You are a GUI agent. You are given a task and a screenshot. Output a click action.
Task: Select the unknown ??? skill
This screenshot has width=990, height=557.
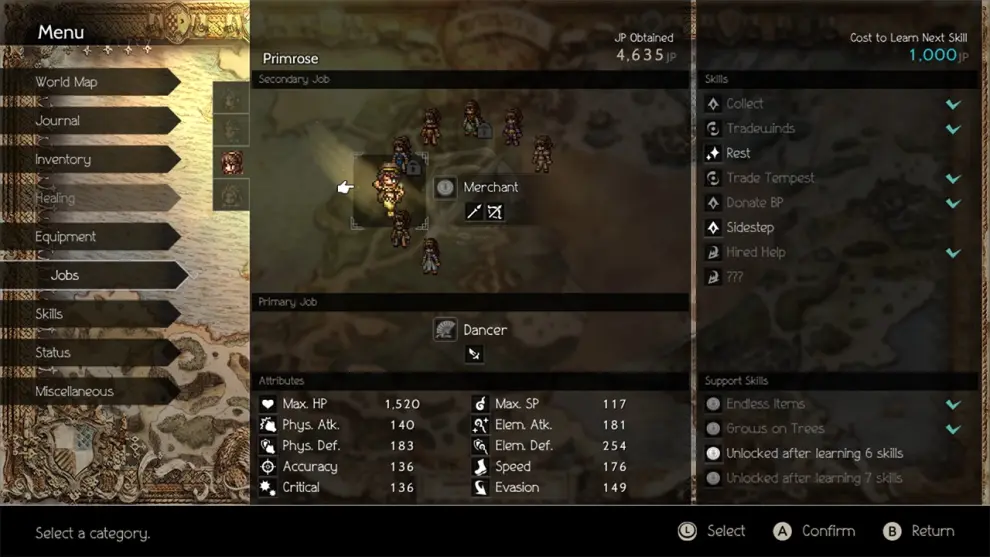click(735, 277)
